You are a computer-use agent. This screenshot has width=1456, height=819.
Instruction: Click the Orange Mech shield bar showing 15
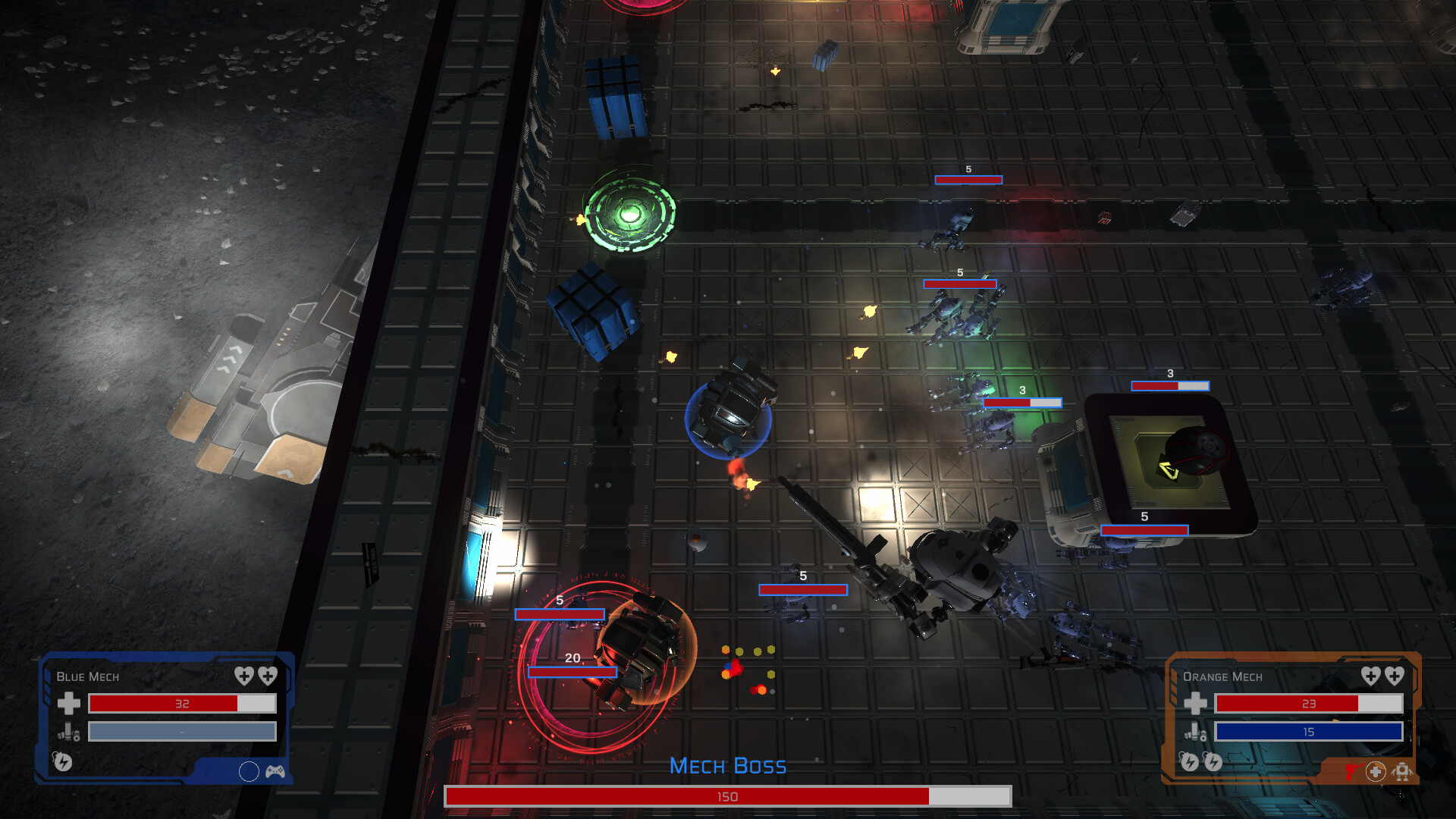point(1308,732)
